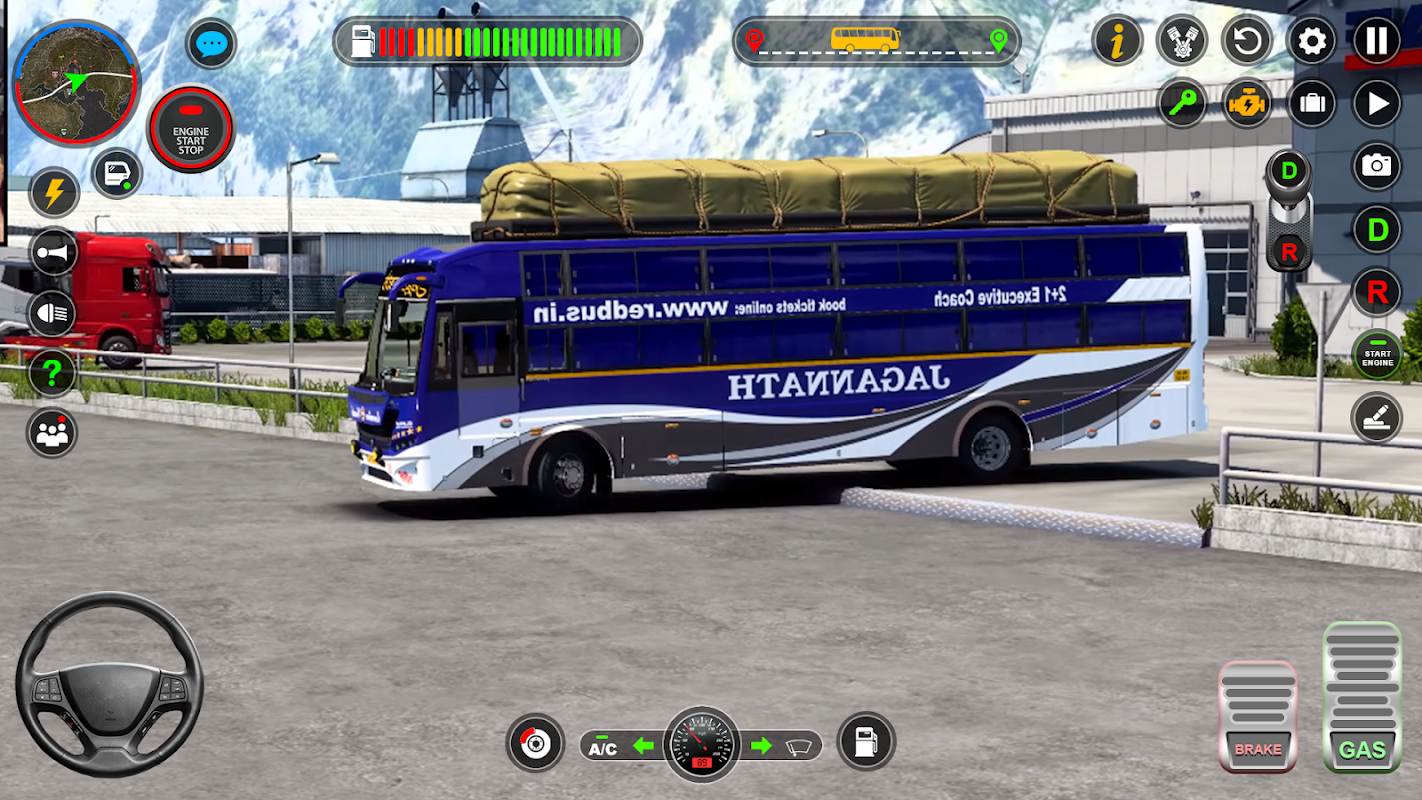Select the orange engine warning icon
This screenshot has width=1422, height=800.
click(1247, 104)
